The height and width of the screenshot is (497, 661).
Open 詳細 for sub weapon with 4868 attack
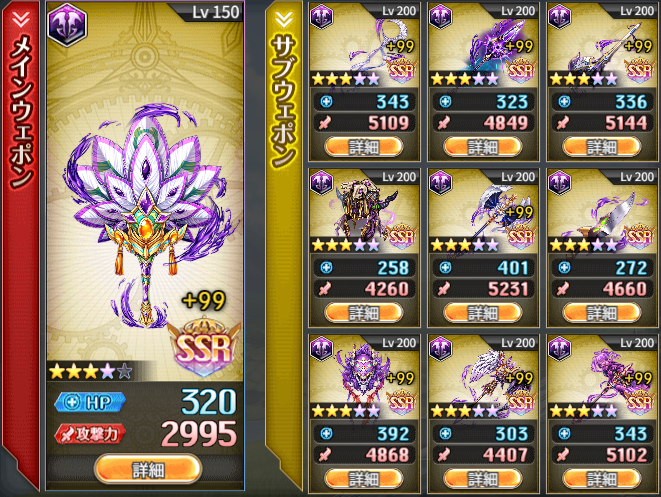362,478
